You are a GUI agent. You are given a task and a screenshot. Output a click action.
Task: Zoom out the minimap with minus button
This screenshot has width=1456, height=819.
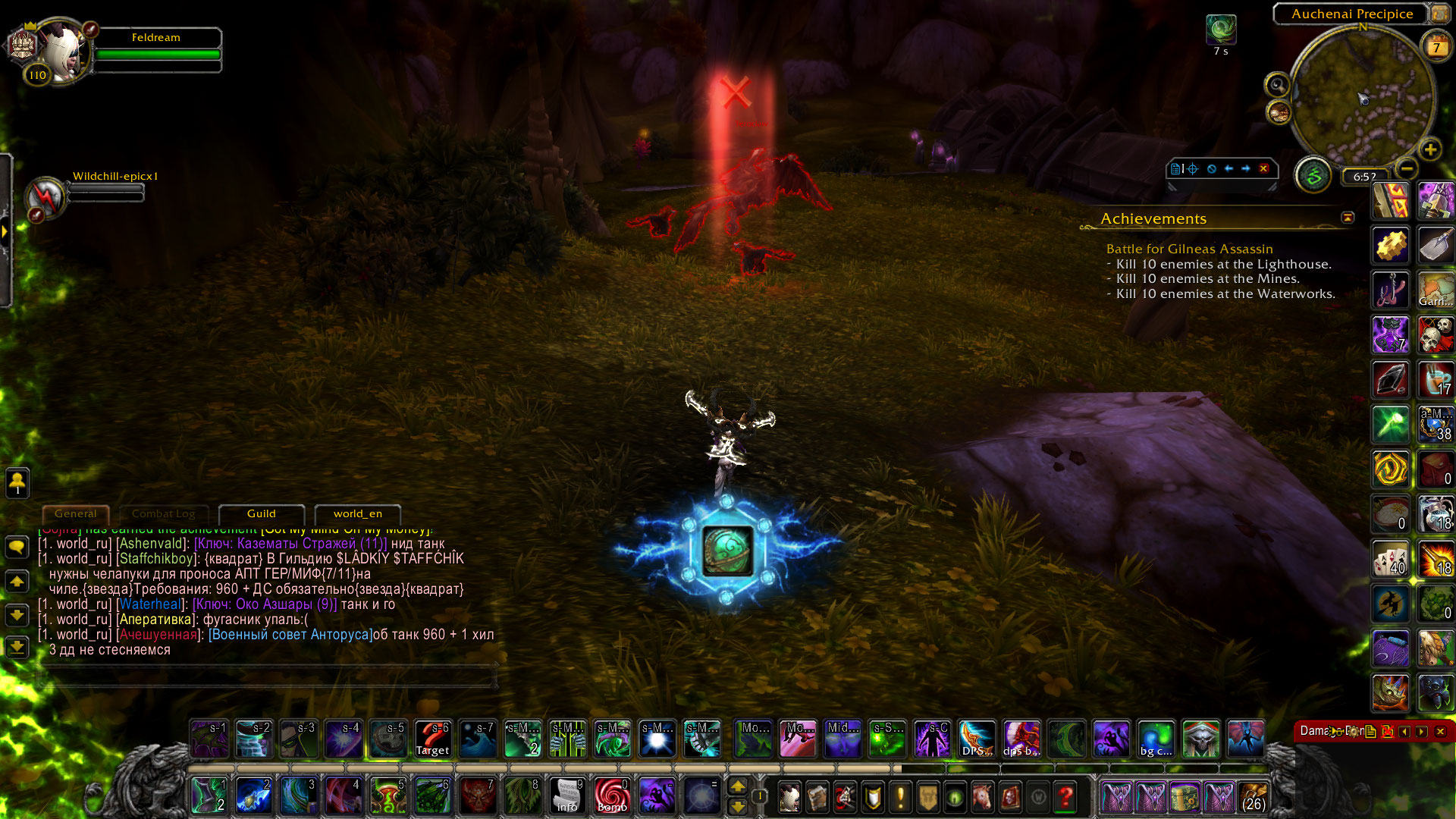[x=1407, y=168]
